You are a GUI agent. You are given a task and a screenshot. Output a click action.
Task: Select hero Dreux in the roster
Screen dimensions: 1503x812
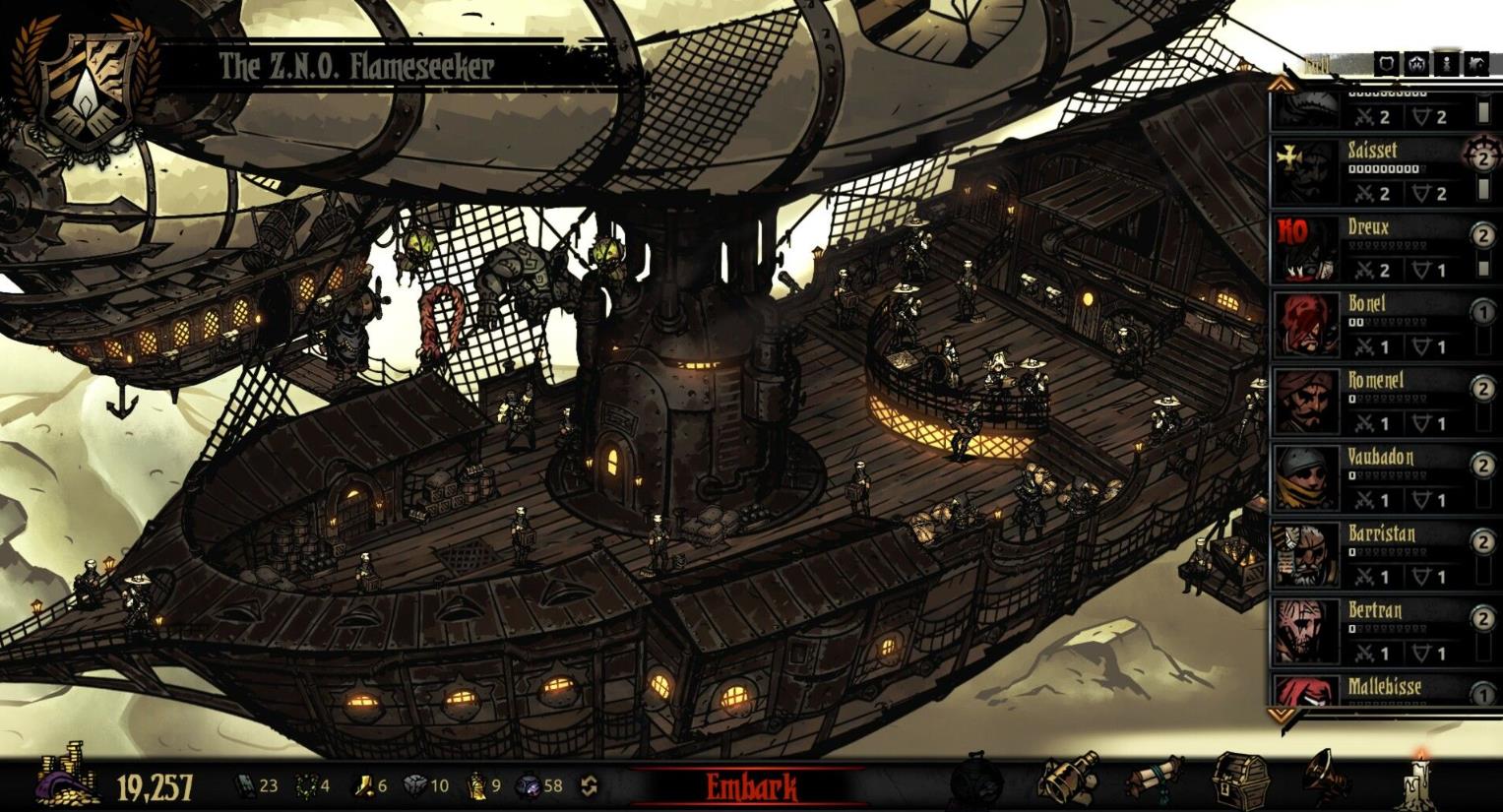[x=1372, y=248]
